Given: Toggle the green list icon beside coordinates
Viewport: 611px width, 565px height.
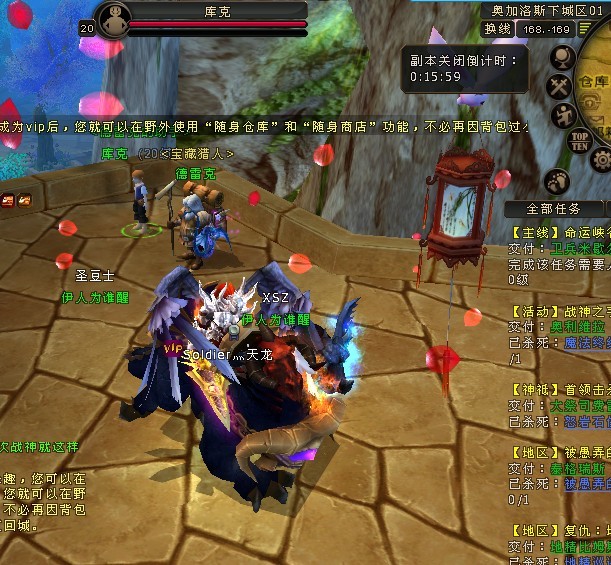Looking at the screenshot, I should (584, 29).
